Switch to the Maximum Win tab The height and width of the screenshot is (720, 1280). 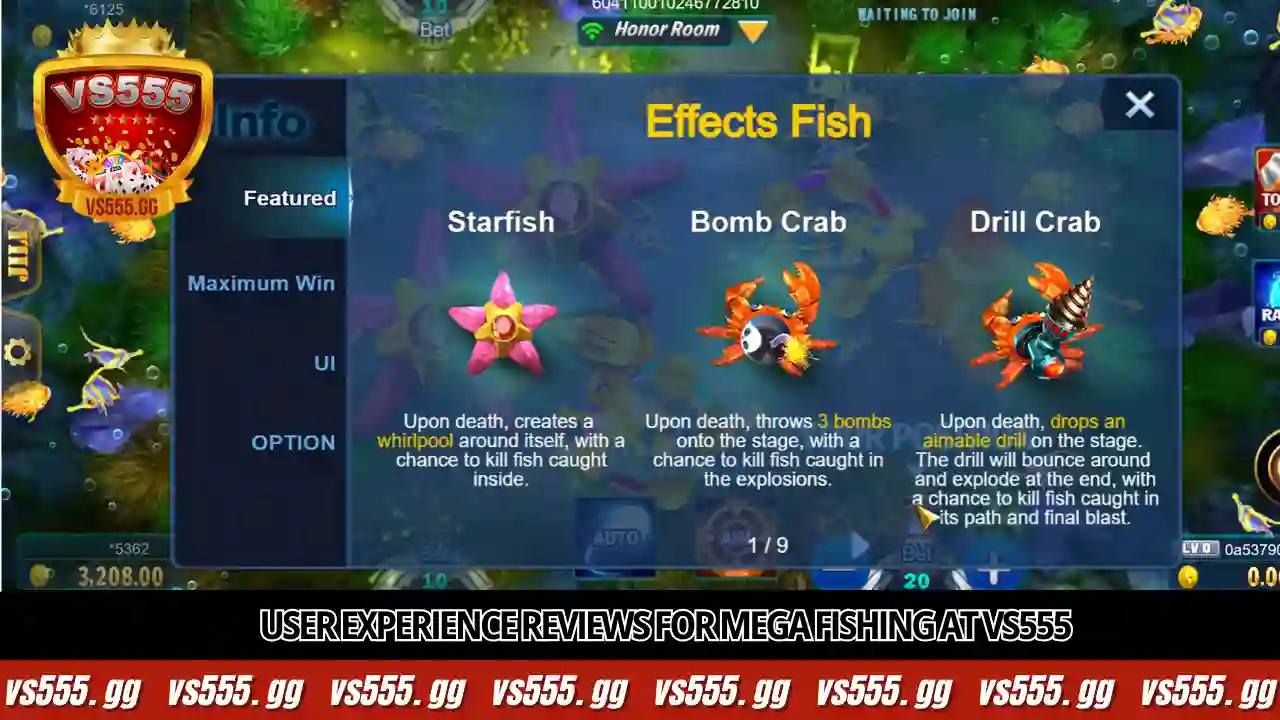261,283
